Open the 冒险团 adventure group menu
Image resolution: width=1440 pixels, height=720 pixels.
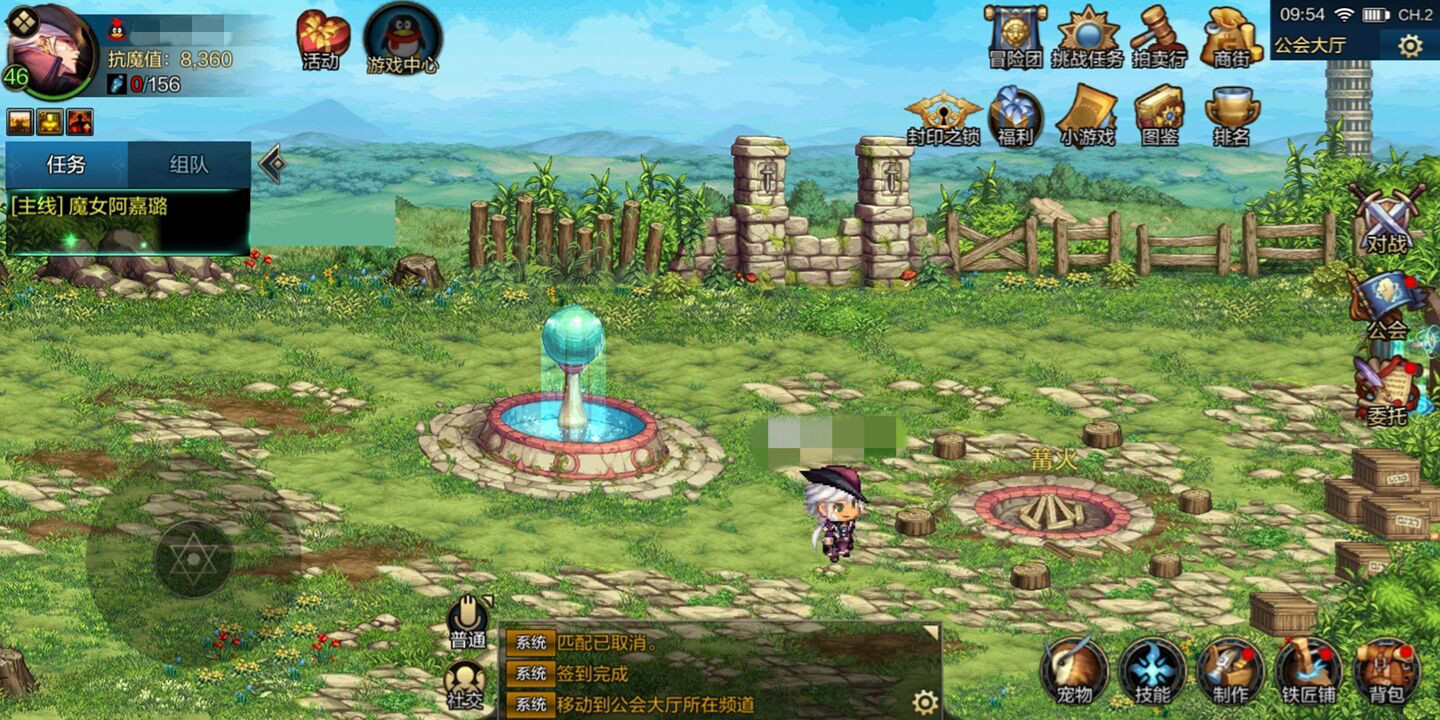pos(1014,35)
